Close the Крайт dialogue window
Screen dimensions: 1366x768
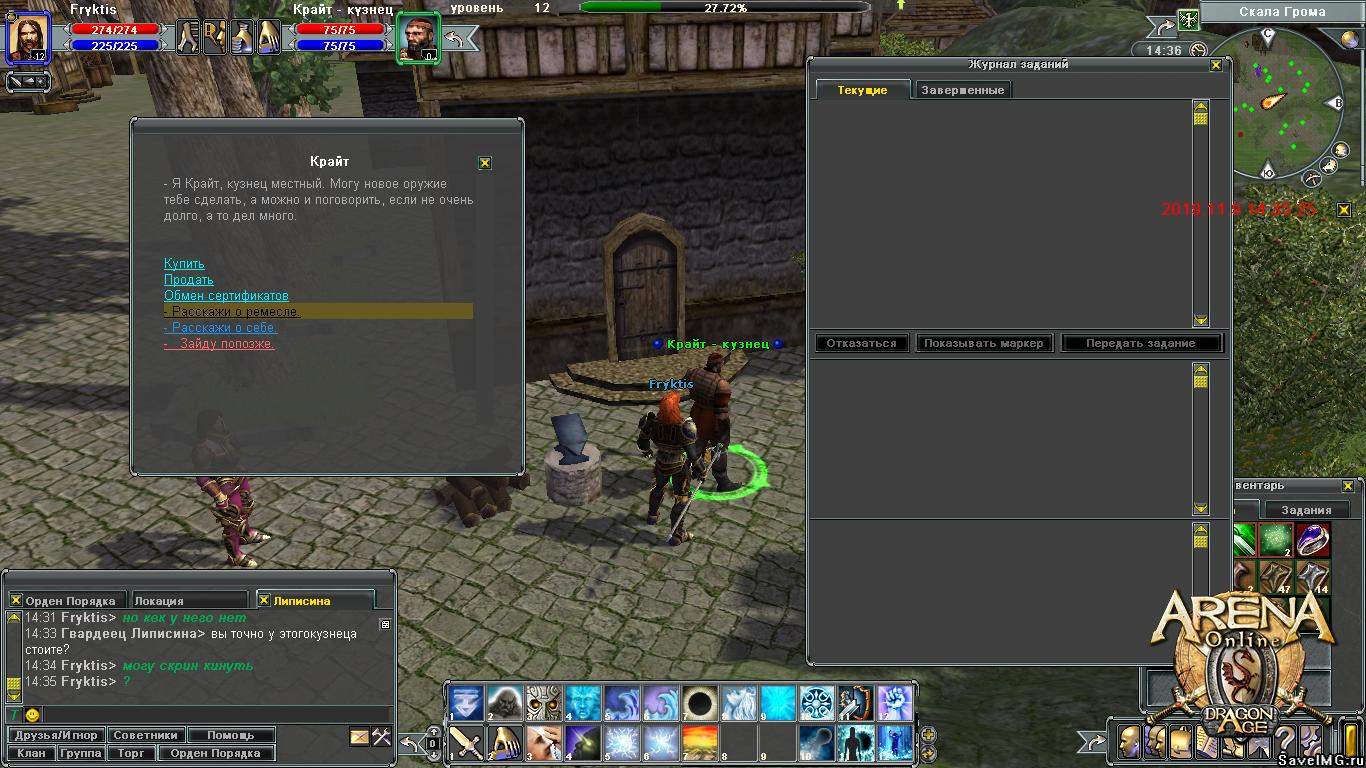[485, 163]
